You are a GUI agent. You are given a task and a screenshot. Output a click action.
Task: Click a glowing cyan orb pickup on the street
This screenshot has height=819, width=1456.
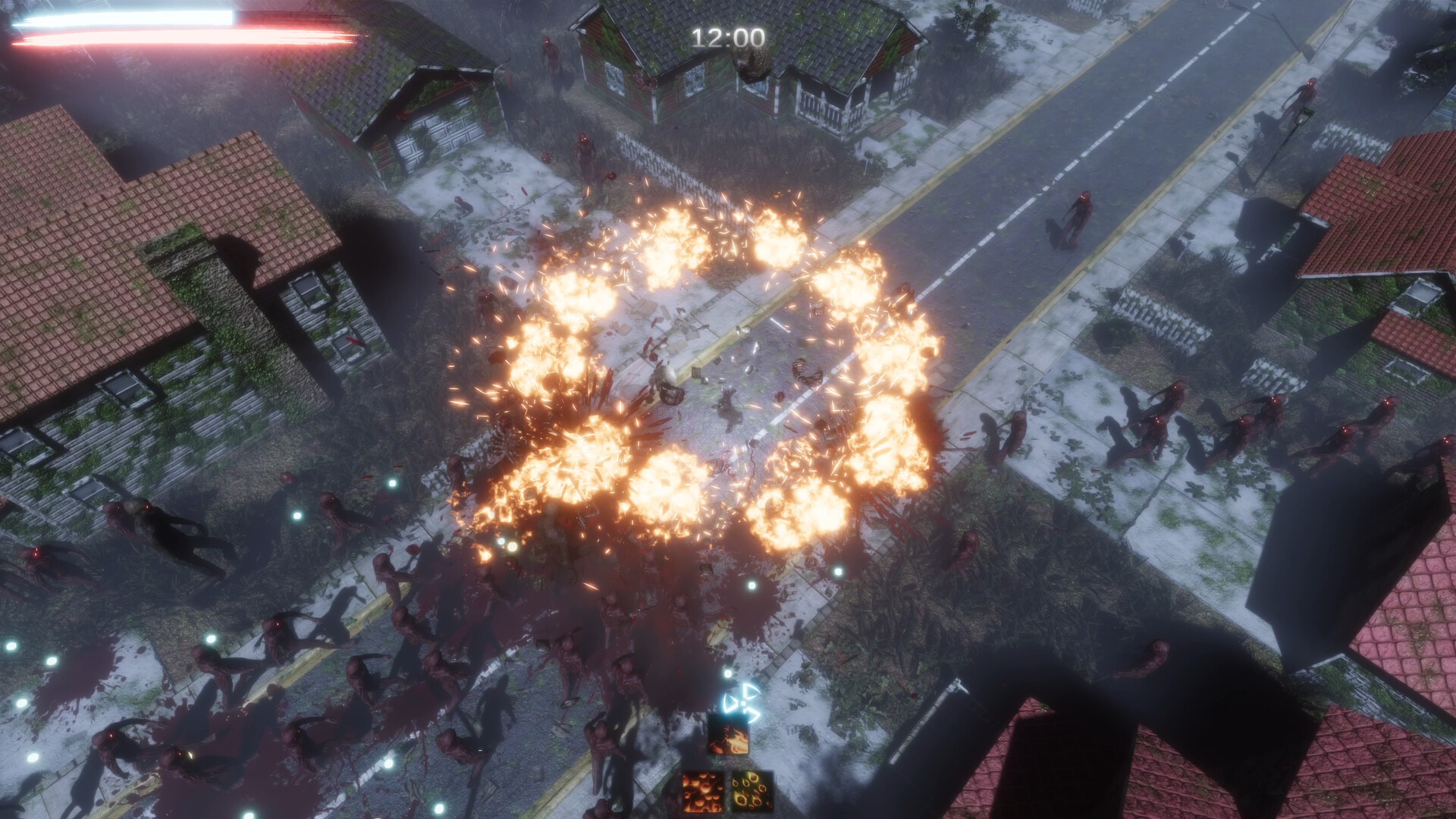tap(752, 585)
